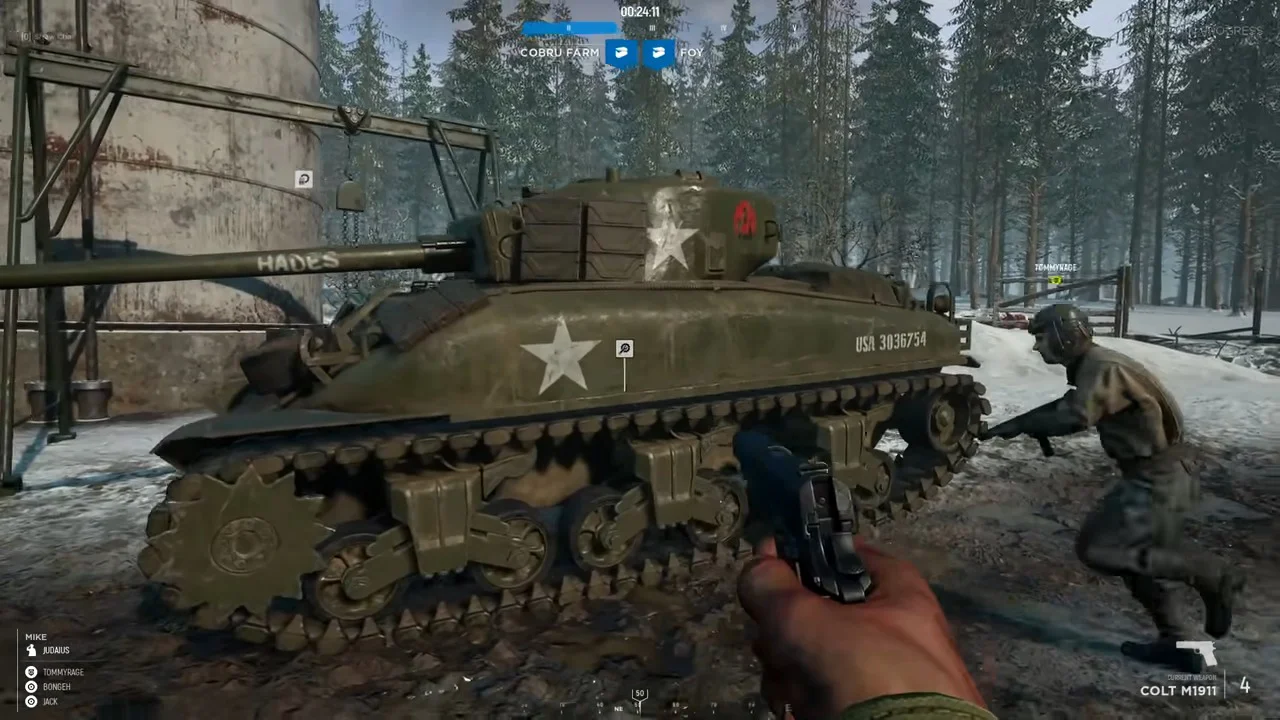
Task: Click the TOMMYRAGE teammate name tag
Action: pos(1055,268)
